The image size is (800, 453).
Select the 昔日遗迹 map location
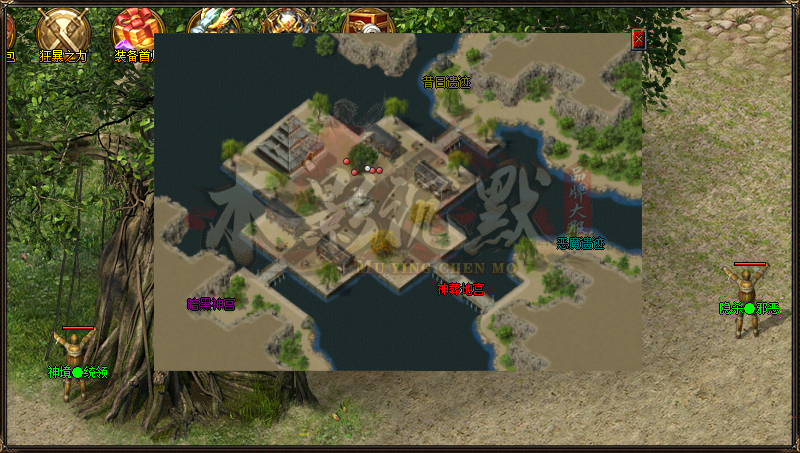pyautogui.click(x=447, y=82)
